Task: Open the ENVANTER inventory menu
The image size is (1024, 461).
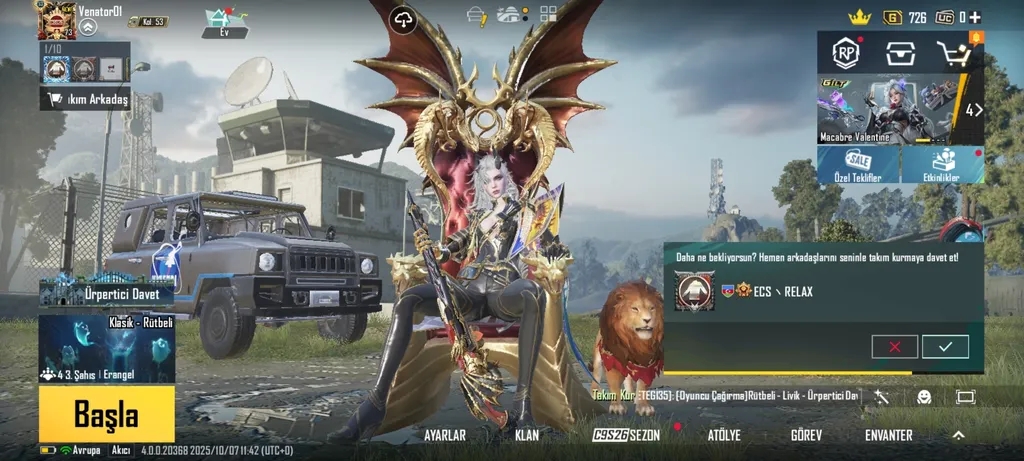Action: [888, 436]
